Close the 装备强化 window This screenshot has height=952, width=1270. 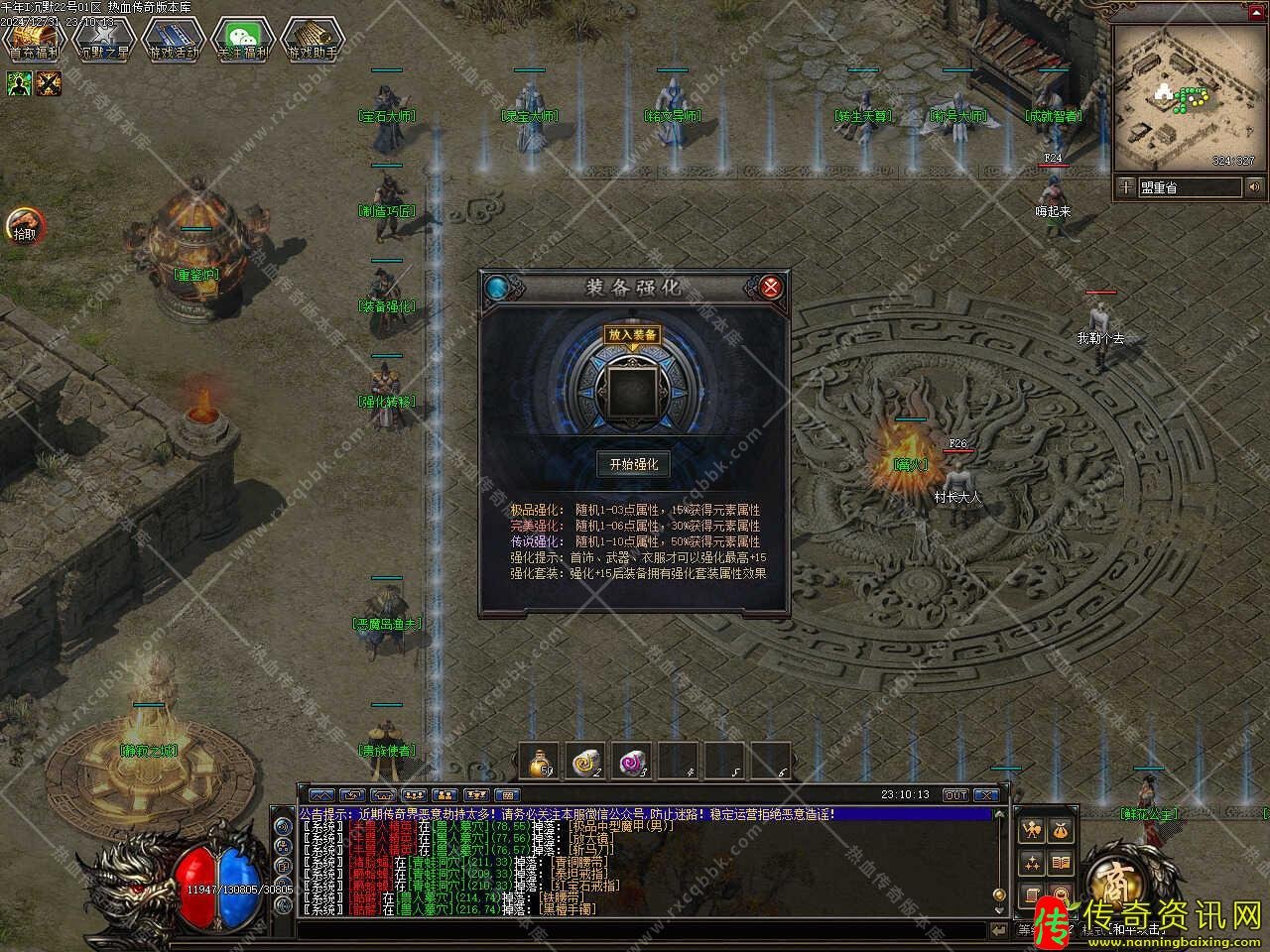[771, 288]
